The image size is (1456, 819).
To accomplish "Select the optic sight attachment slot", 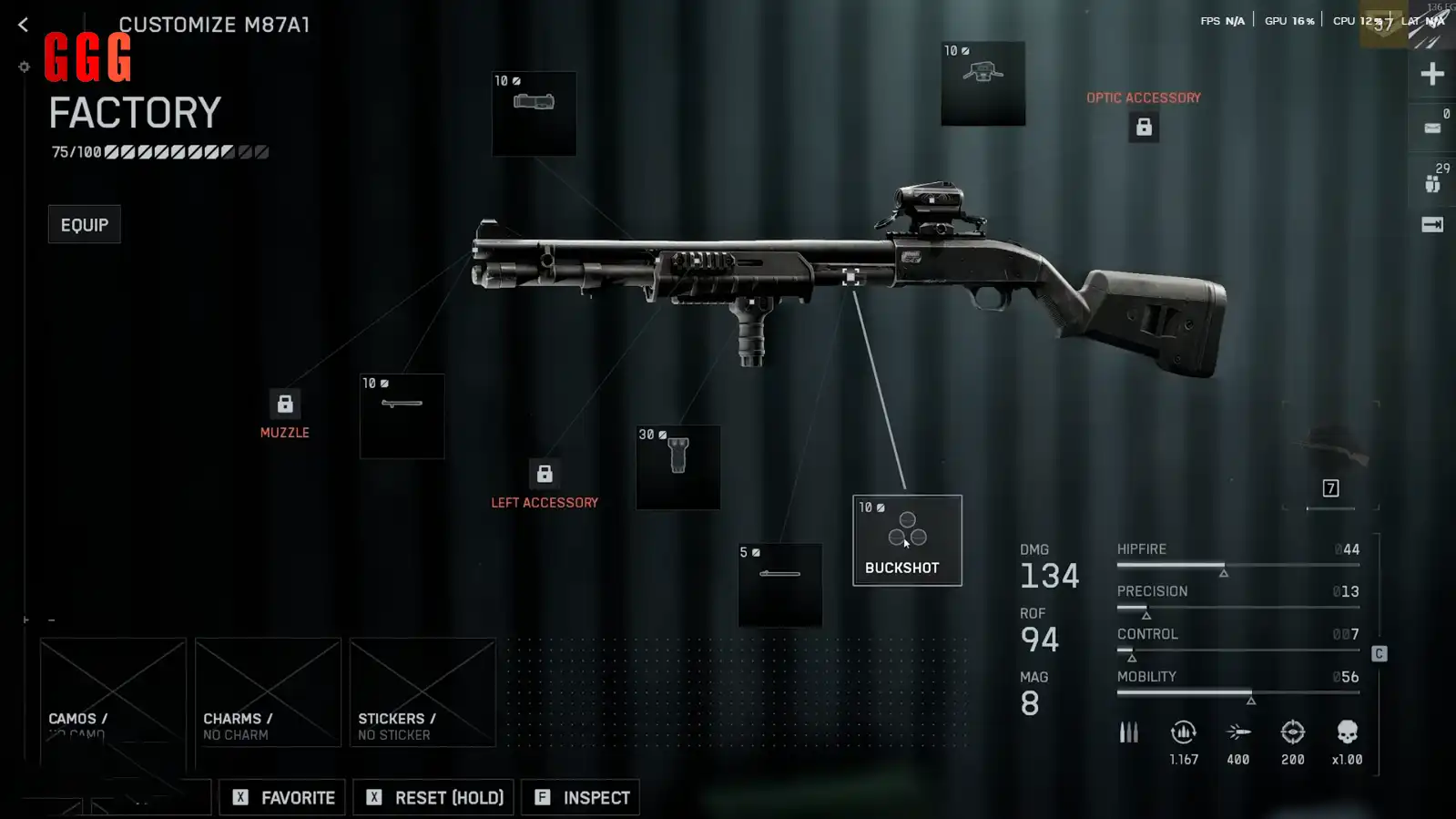I will pos(983,84).
